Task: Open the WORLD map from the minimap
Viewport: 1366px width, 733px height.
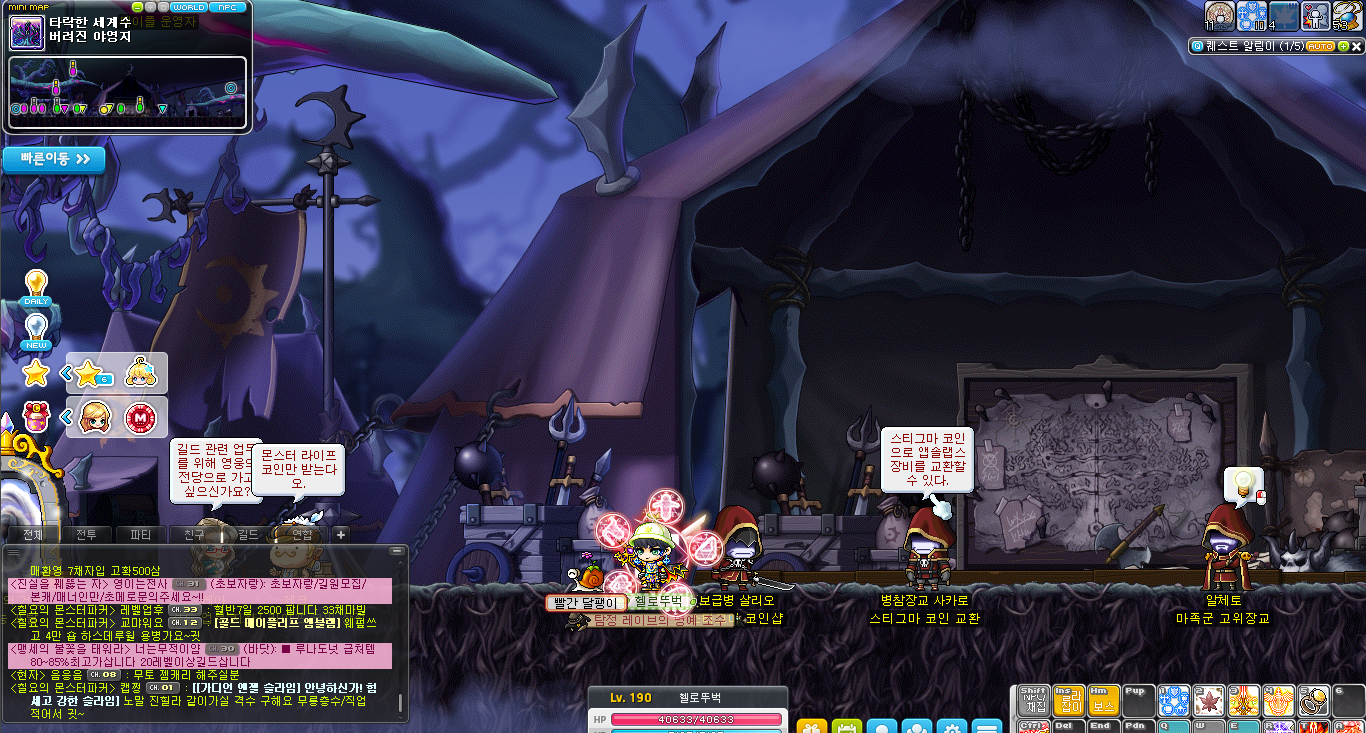Action: (x=189, y=7)
